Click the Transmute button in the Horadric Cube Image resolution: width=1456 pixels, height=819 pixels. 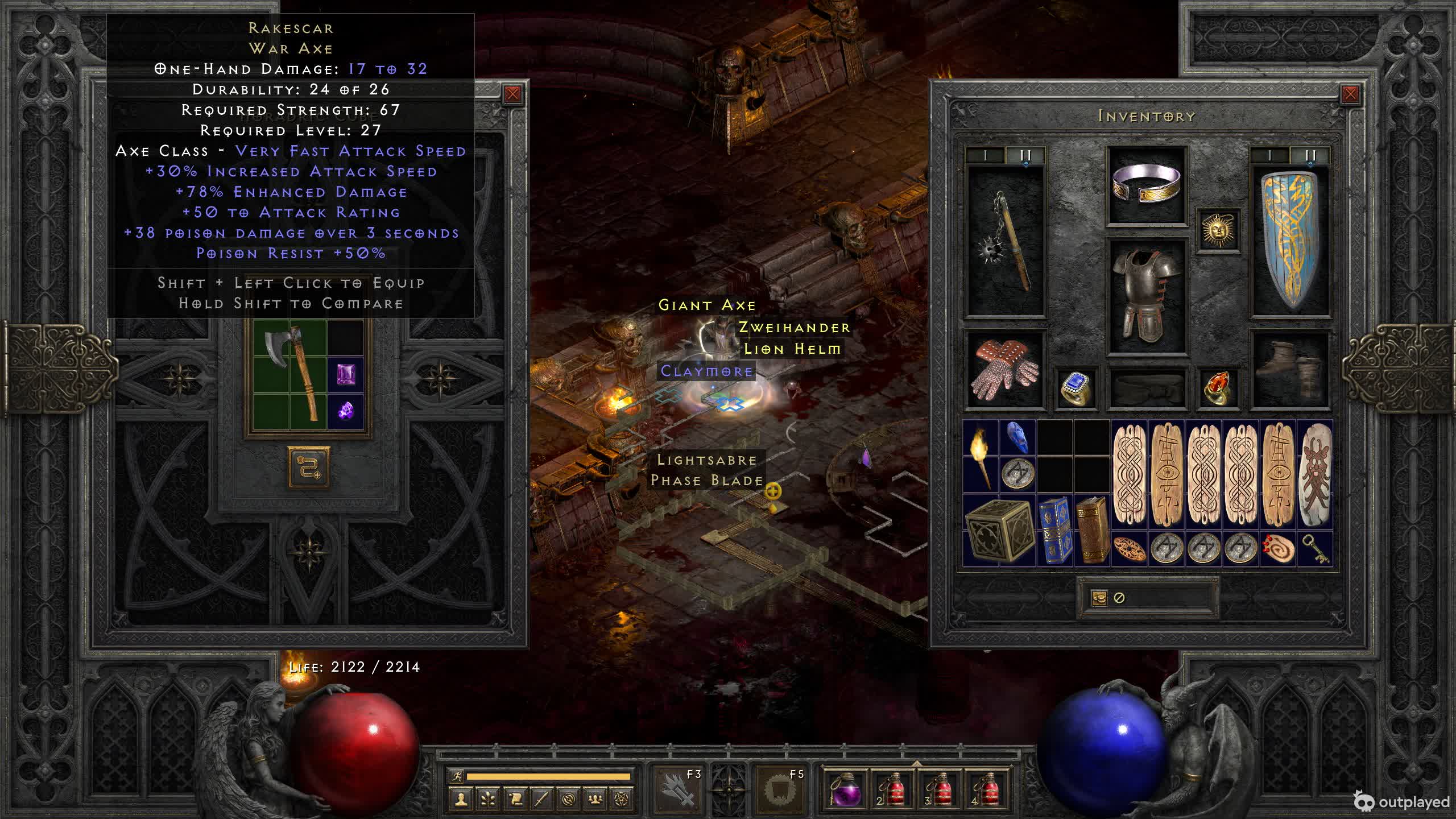point(309,467)
